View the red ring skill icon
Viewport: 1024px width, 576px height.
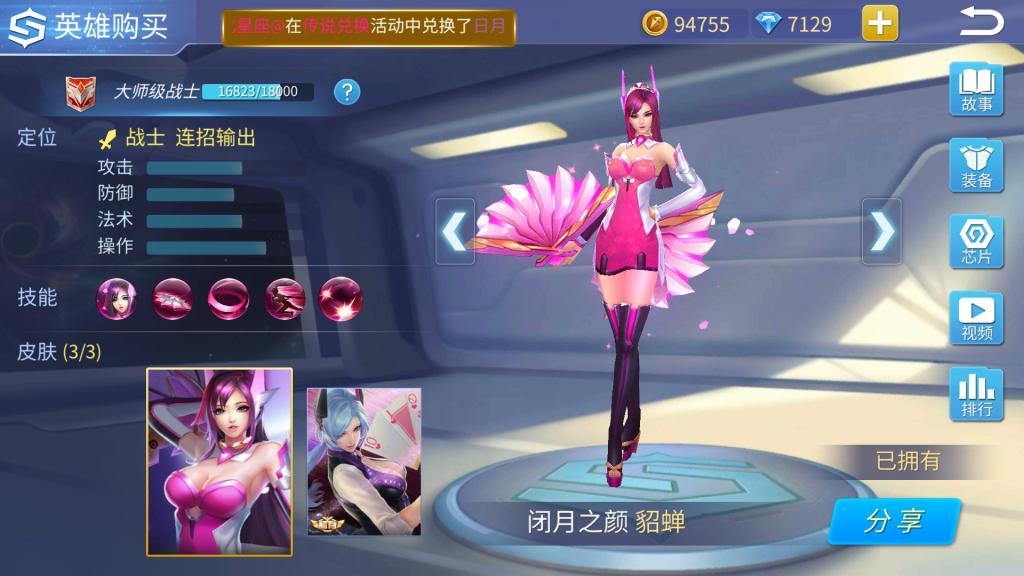(229, 297)
